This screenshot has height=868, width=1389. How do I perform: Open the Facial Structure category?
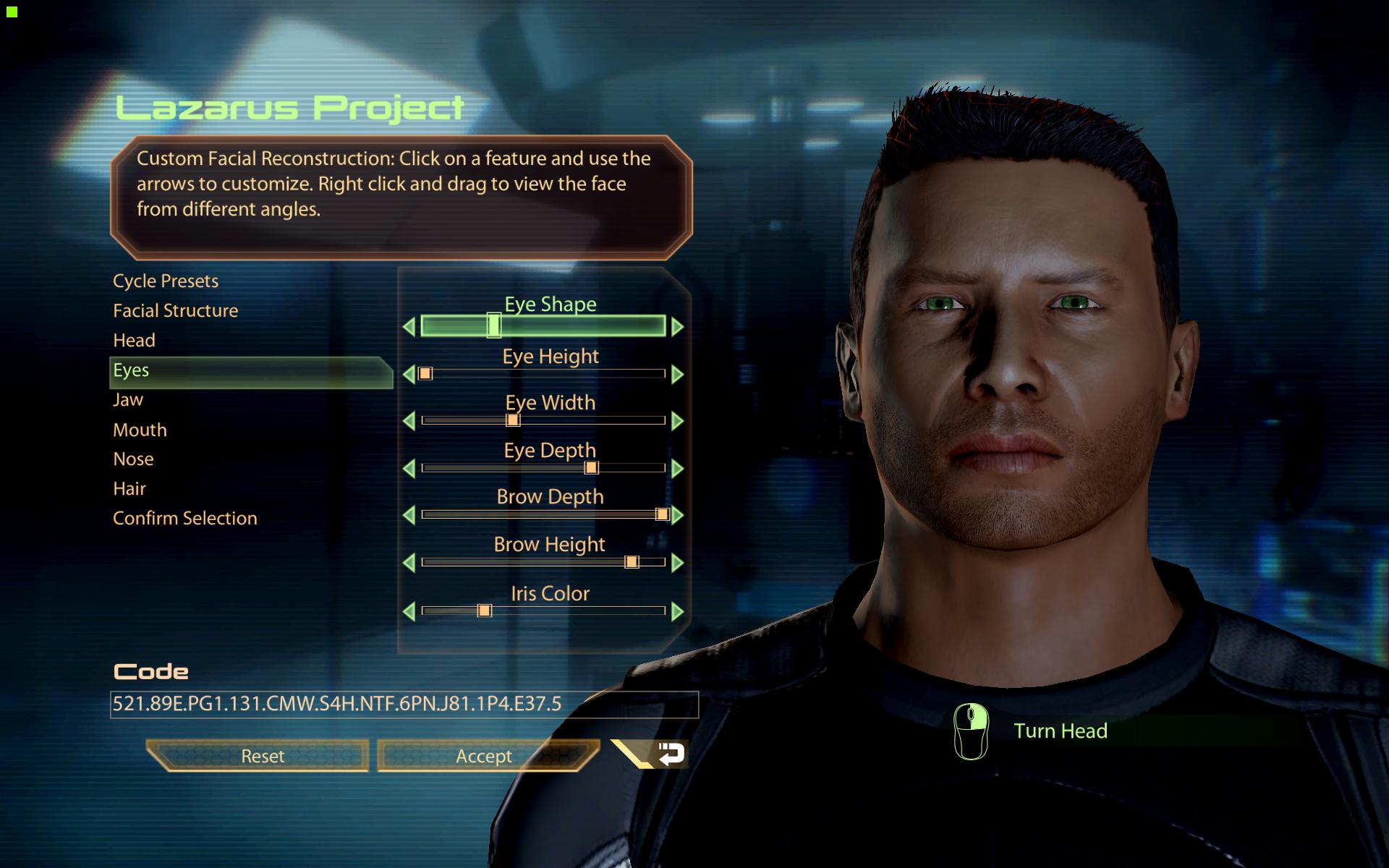(x=176, y=310)
